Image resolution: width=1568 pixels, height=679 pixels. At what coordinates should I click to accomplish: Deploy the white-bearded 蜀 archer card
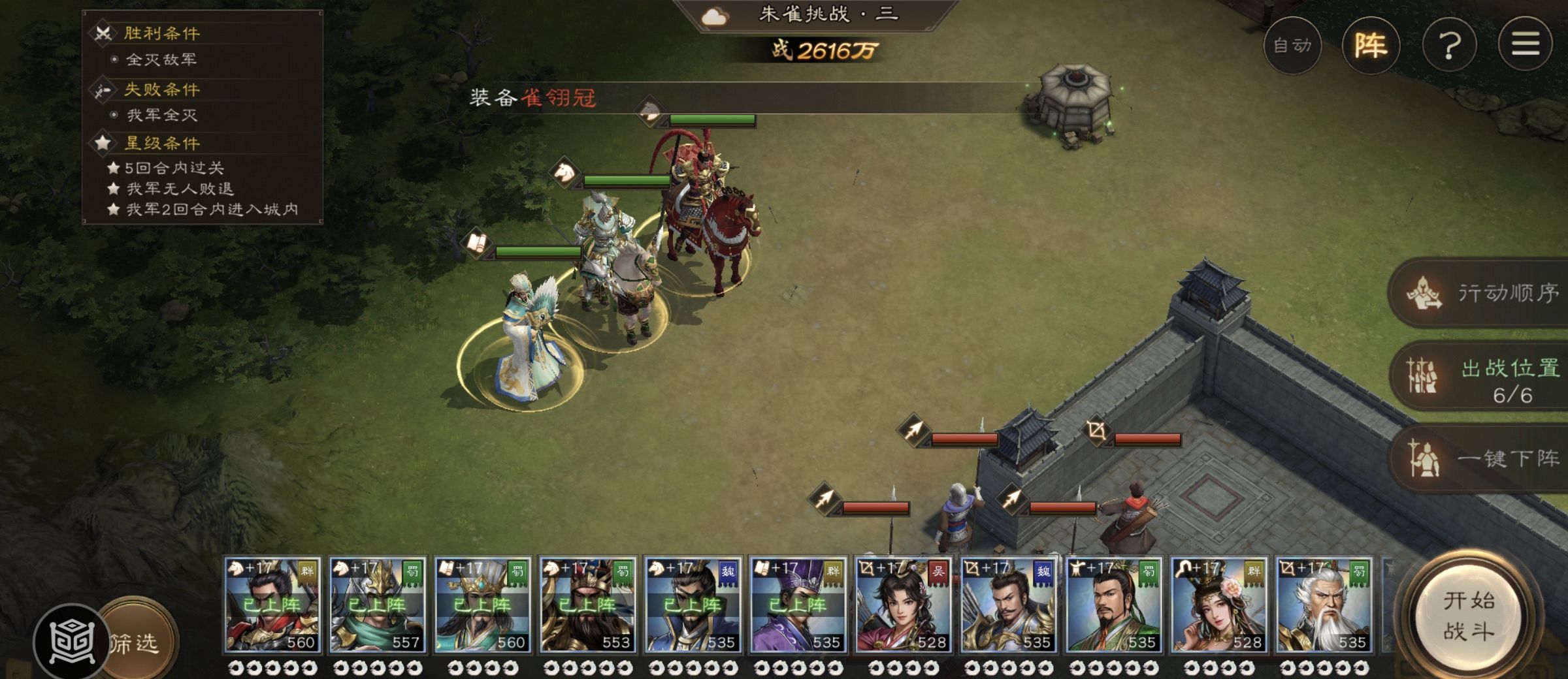[x=1324, y=605]
